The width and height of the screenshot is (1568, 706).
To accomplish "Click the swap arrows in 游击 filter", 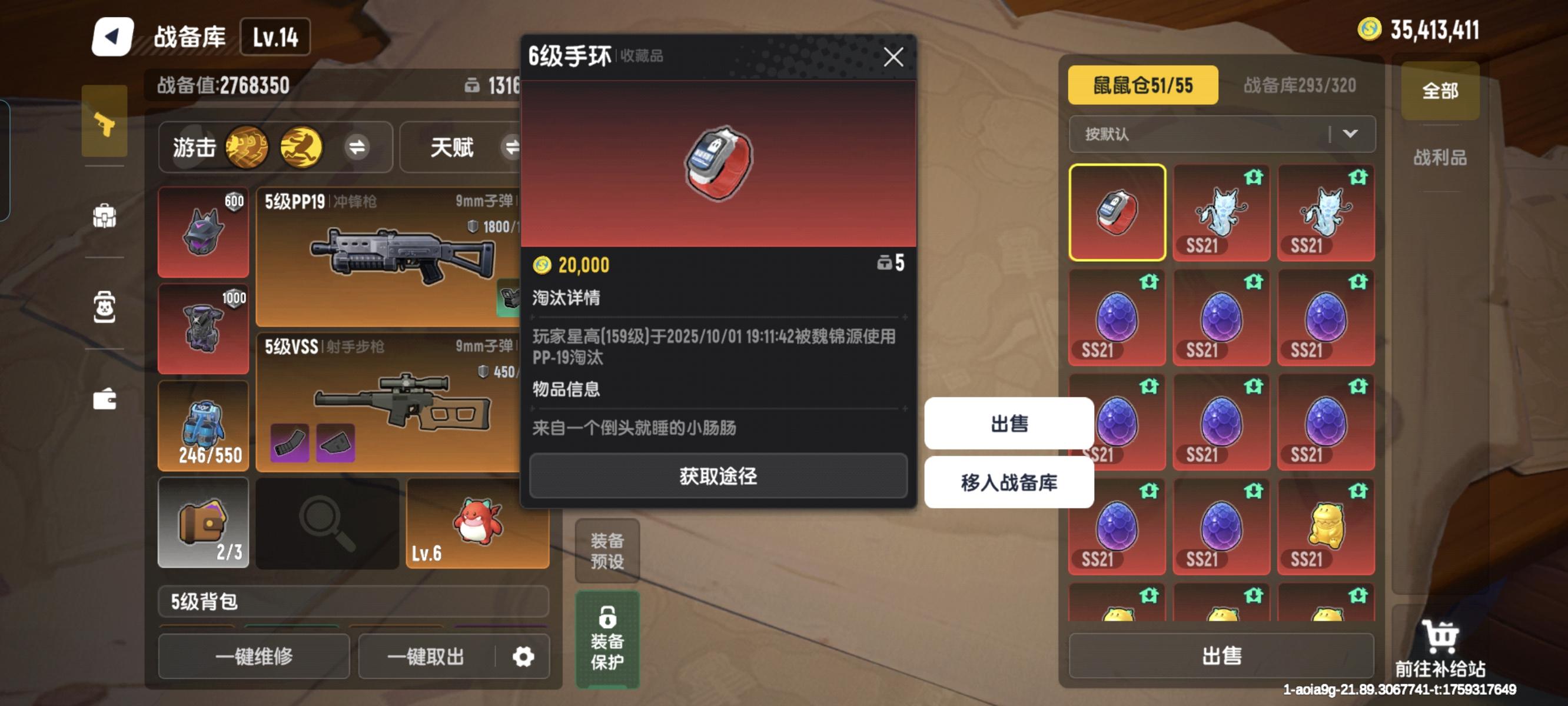I will 358,146.
